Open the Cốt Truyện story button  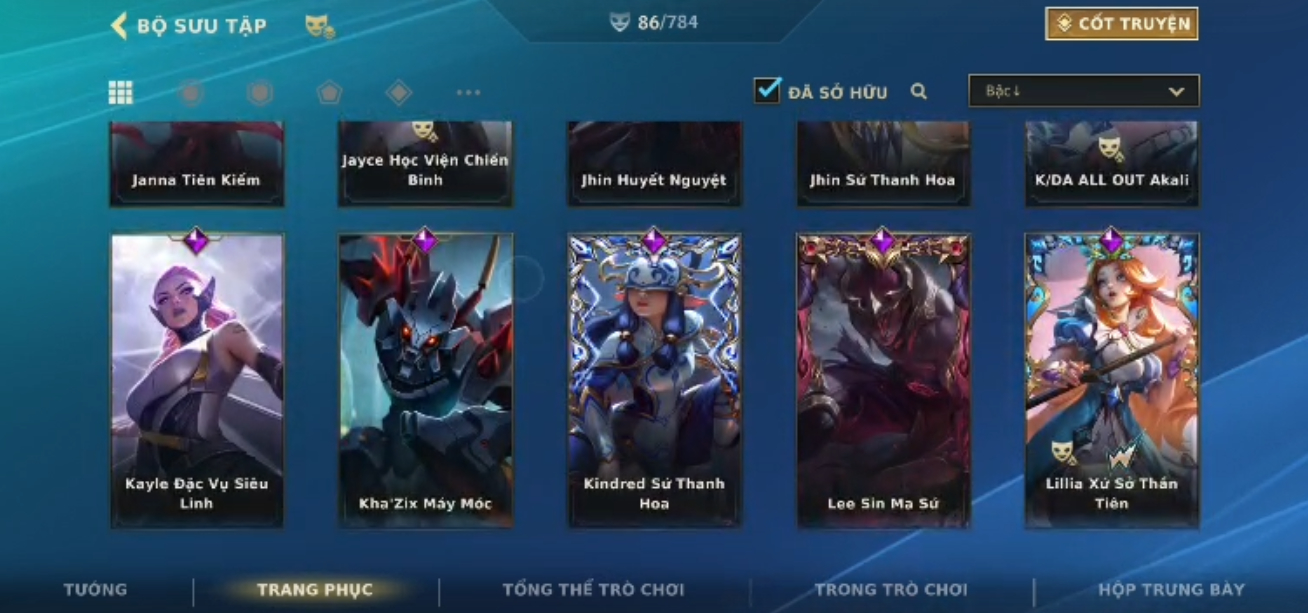pyautogui.click(x=1121, y=24)
